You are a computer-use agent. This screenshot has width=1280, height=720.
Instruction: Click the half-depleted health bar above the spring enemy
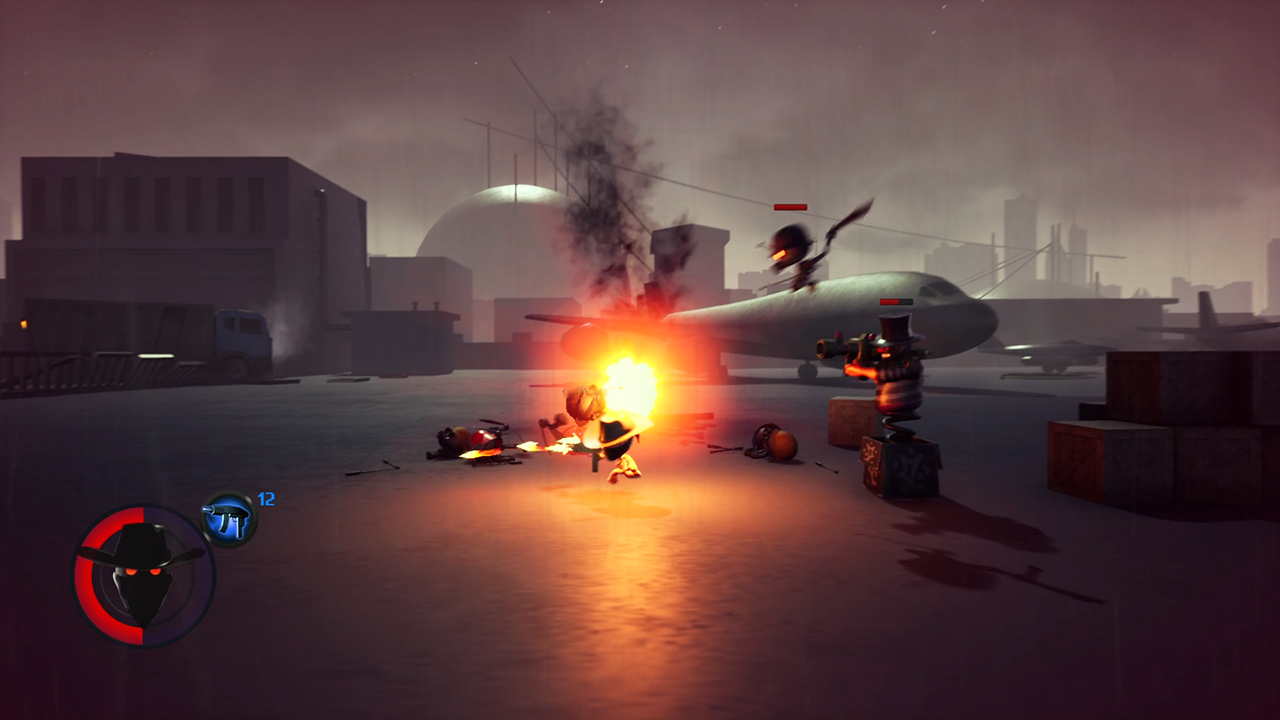tap(895, 301)
